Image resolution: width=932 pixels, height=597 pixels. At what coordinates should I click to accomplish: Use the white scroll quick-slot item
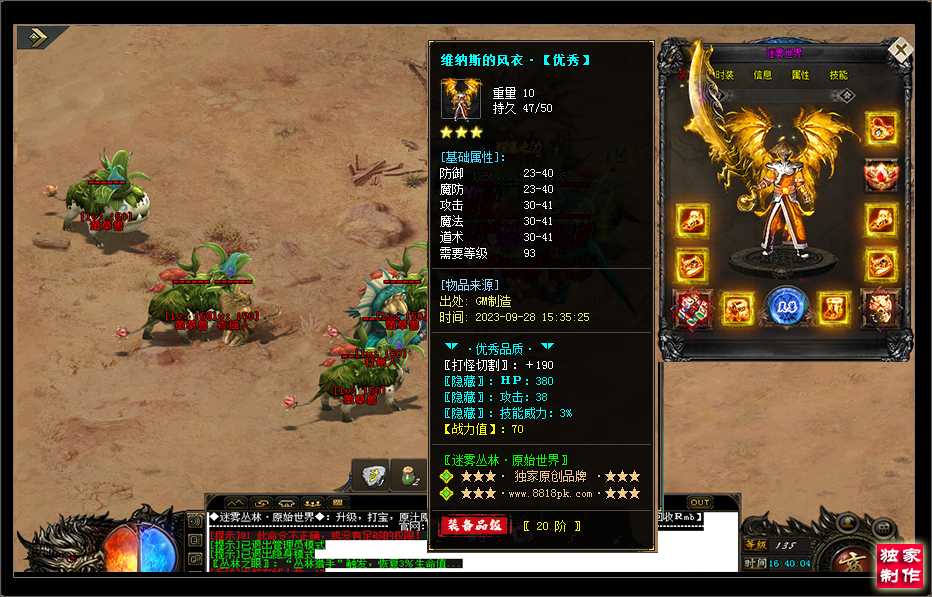374,473
